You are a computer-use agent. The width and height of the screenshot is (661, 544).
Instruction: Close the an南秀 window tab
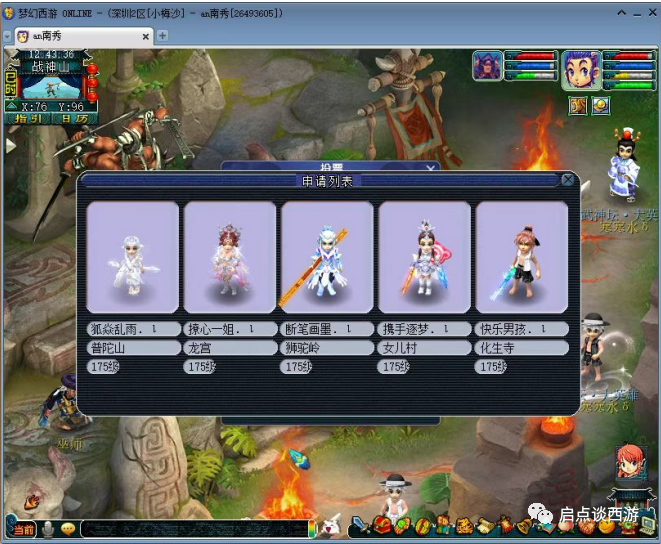point(145,36)
